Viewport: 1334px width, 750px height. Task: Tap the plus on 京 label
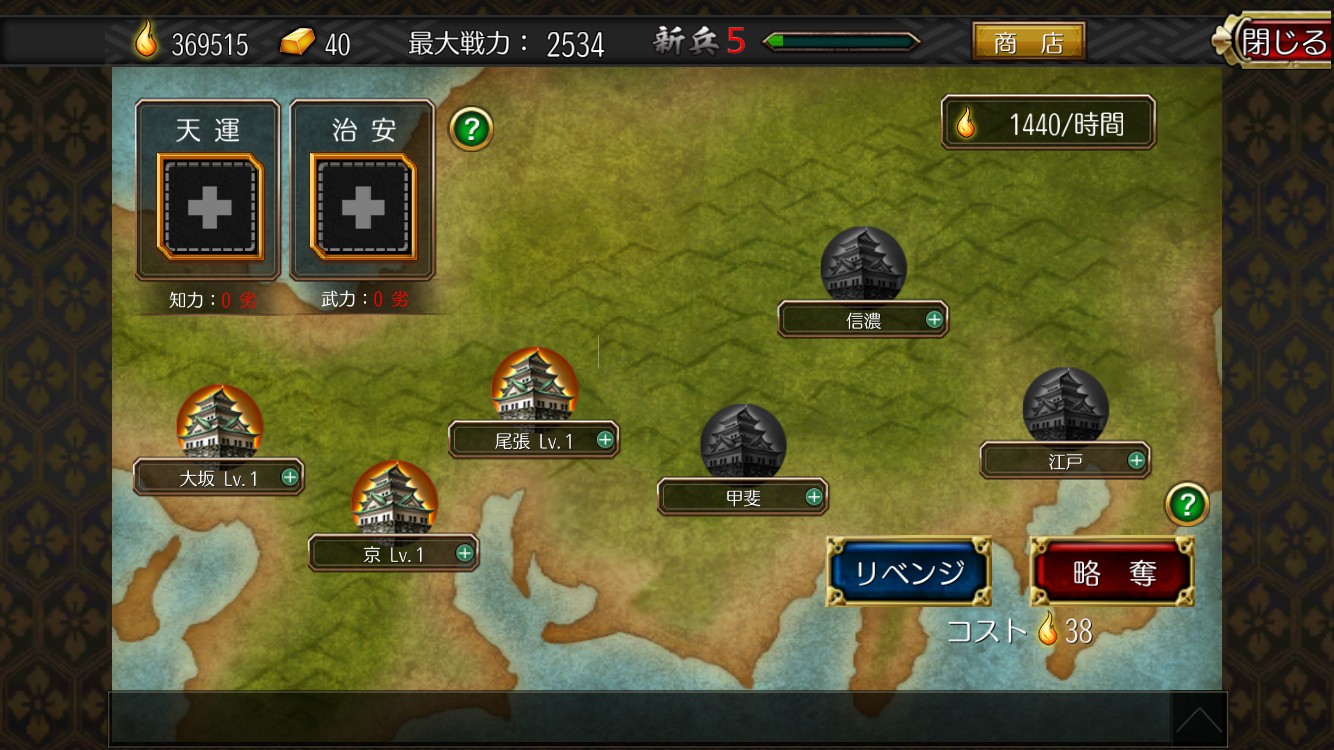click(465, 553)
